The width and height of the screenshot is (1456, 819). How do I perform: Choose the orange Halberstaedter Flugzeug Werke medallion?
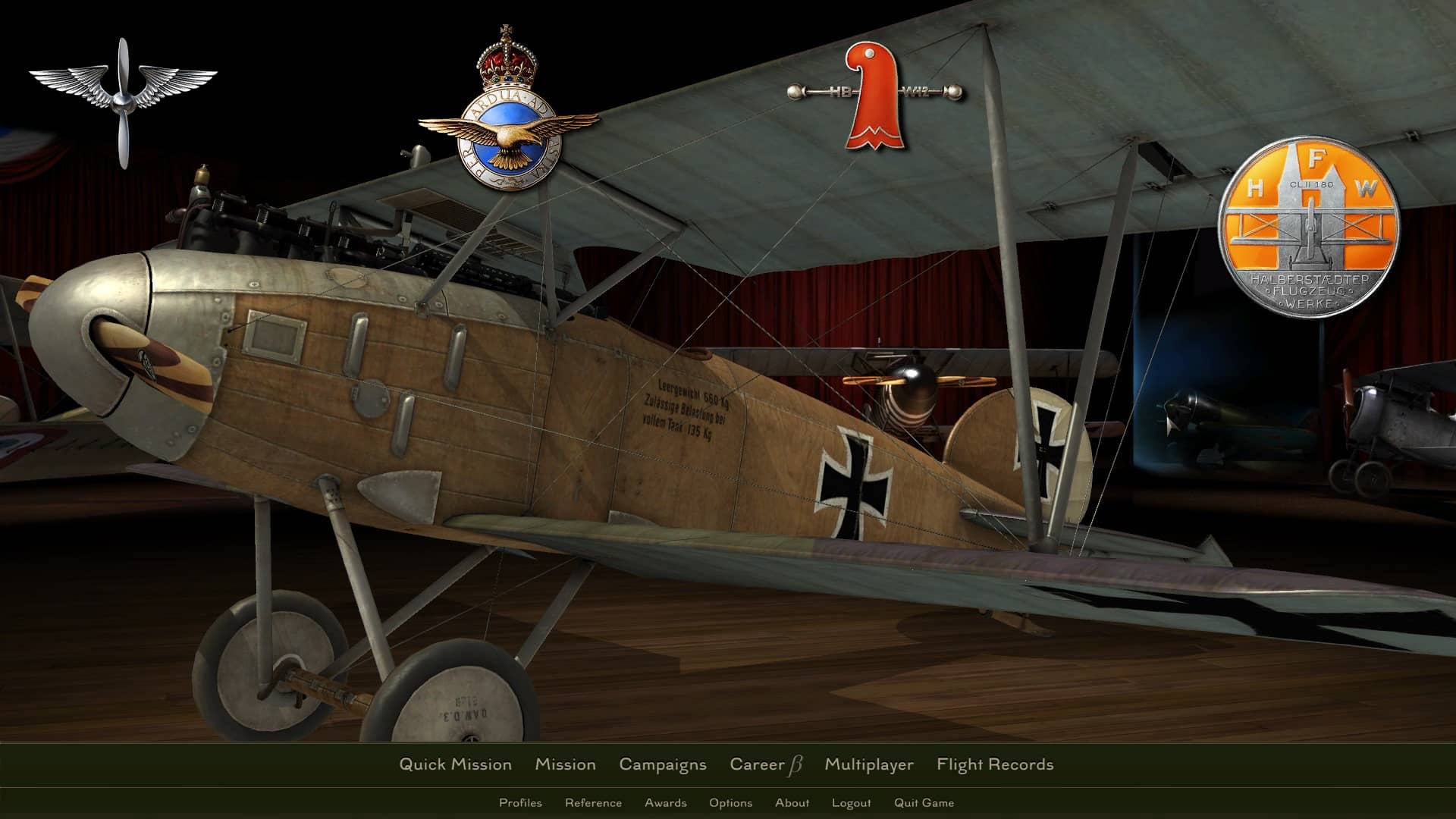tap(1309, 226)
